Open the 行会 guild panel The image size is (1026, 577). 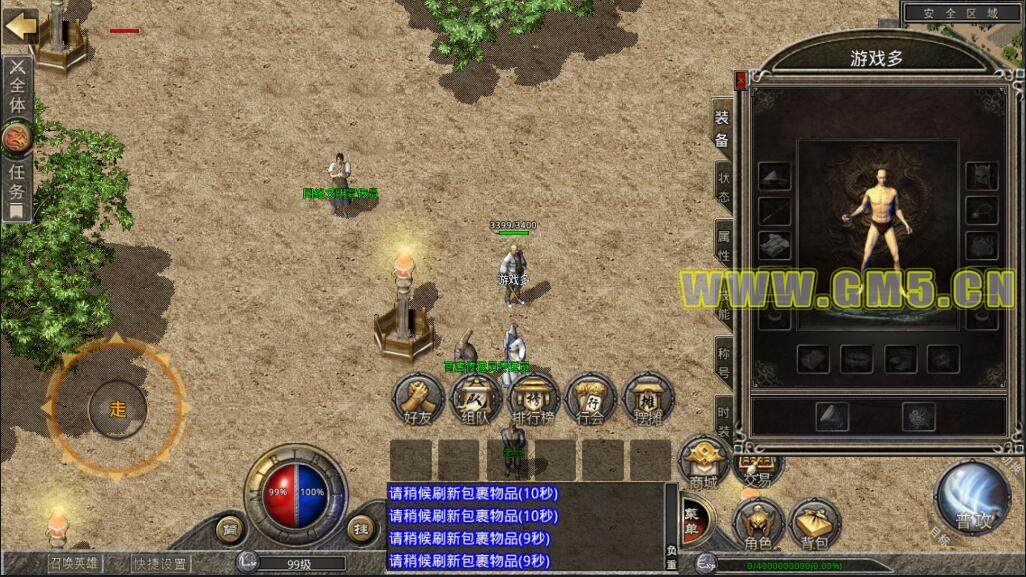[x=591, y=401]
